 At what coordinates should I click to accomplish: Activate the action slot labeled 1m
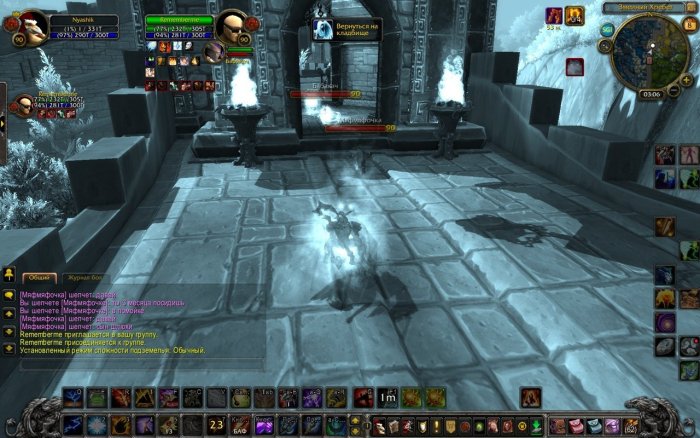[388, 398]
